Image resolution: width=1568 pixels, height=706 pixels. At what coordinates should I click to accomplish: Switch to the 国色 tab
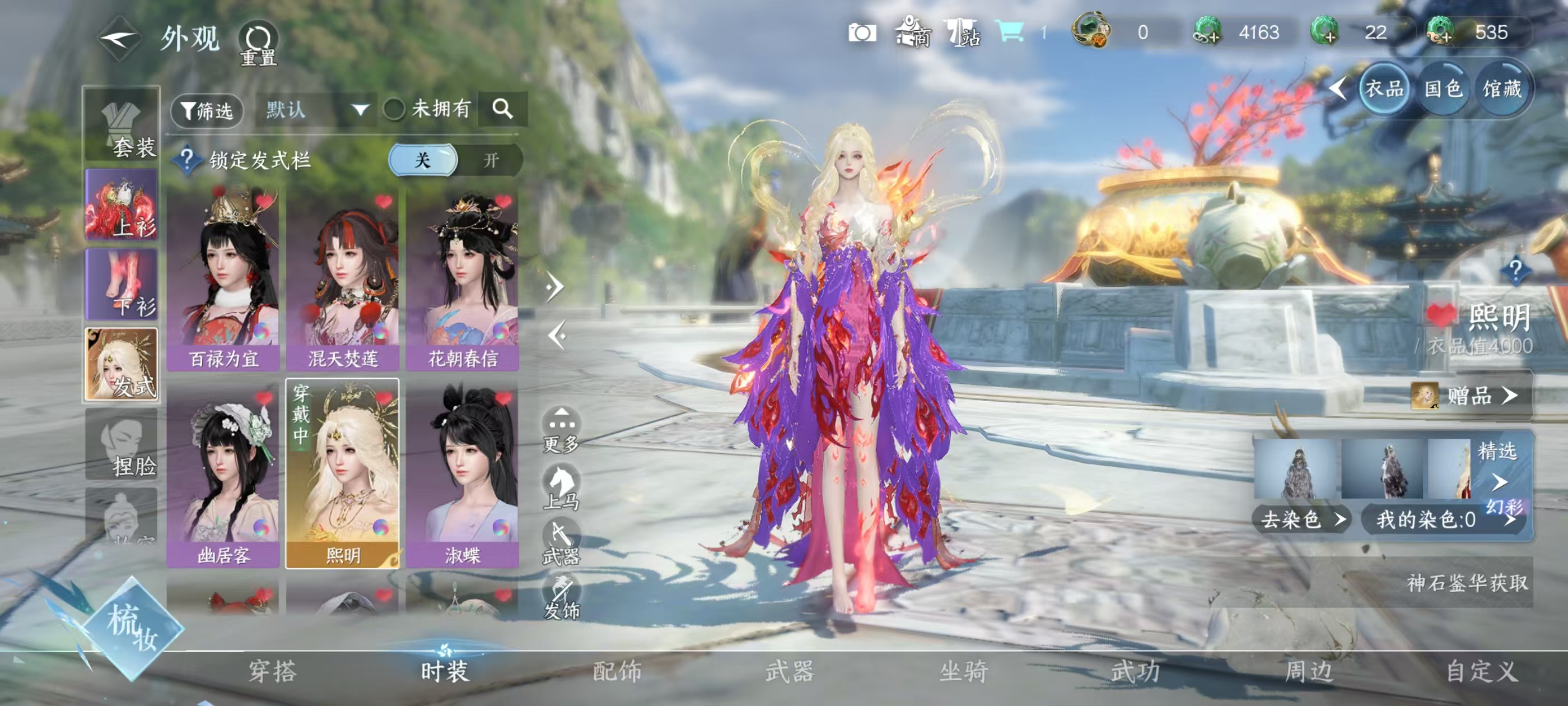tap(1443, 90)
